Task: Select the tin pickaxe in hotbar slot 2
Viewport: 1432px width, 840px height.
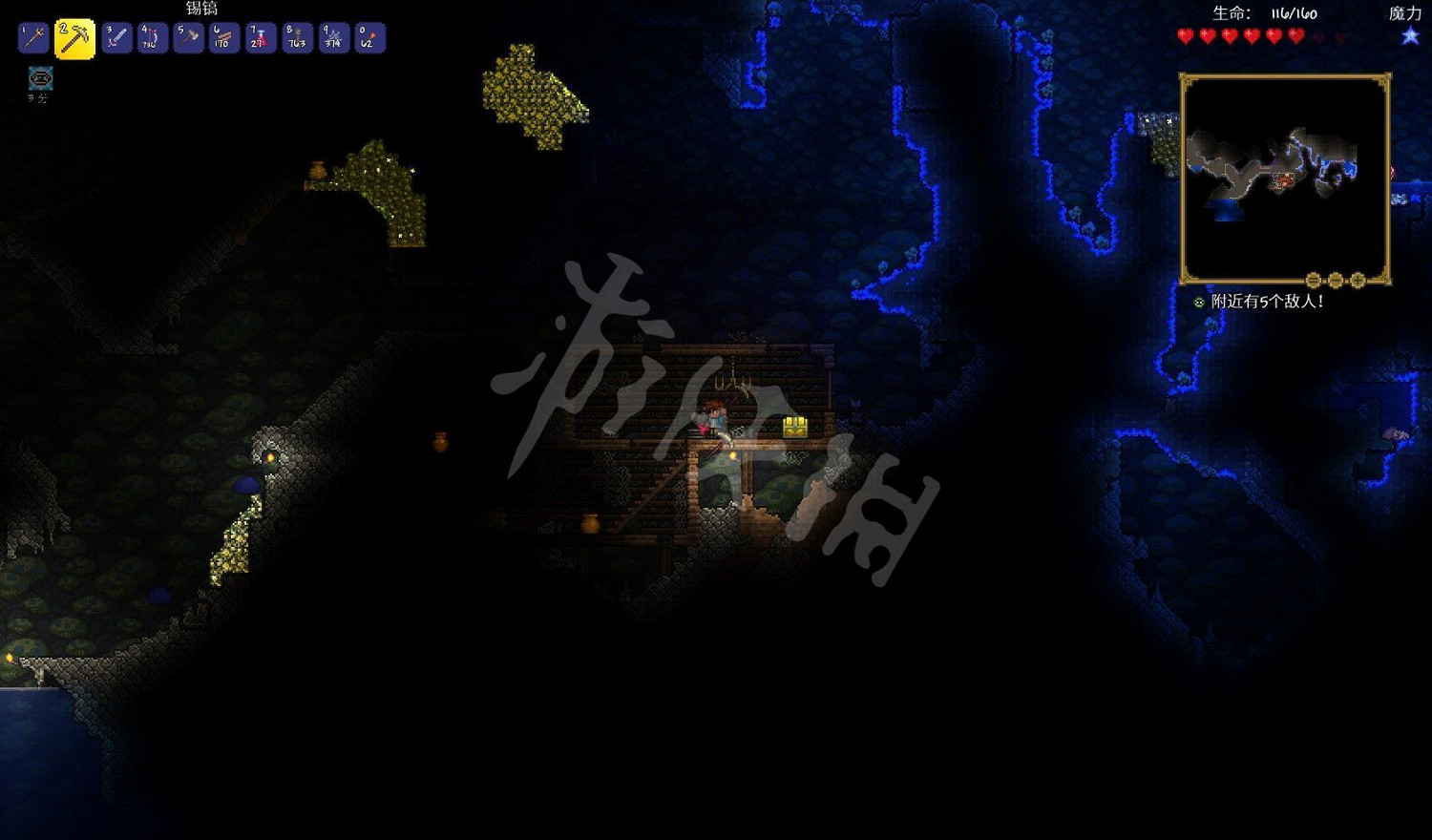Action: coord(76,38)
